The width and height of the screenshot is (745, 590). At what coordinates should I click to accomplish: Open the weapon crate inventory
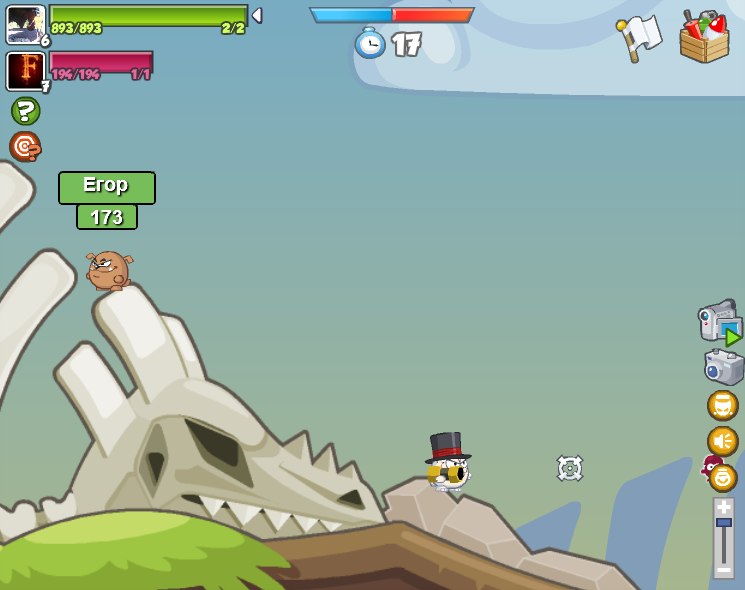pos(704,38)
